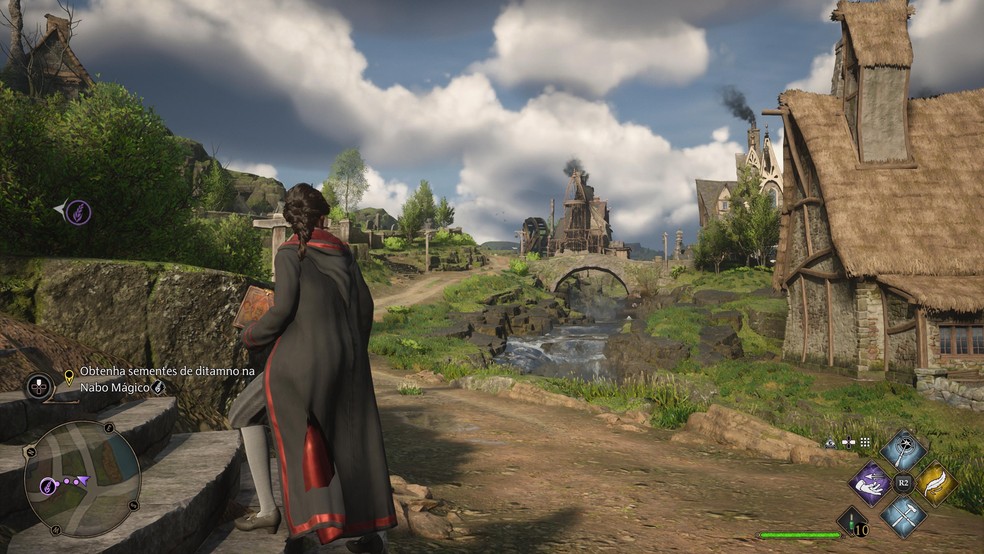Drink the green Wiggenweld potion
The image size is (984, 554).
pos(851,520)
